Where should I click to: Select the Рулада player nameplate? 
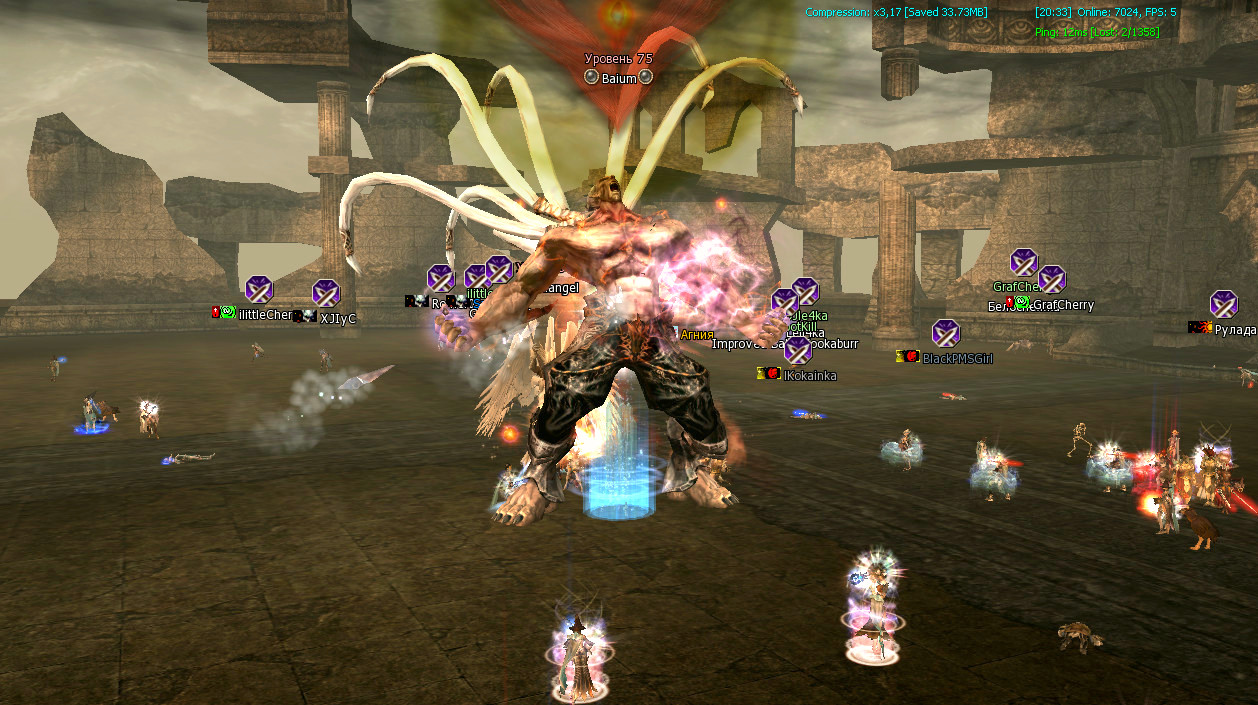1235,329
